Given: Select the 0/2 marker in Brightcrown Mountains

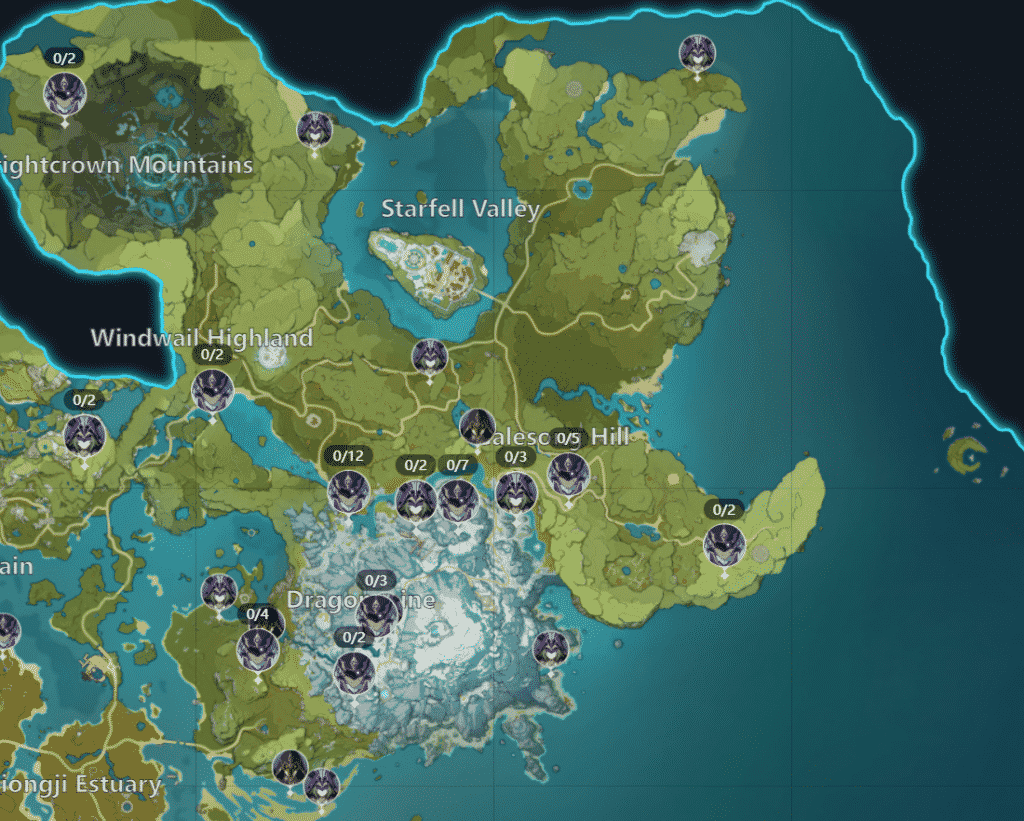Looking at the screenshot, I should tap(65, 93).
